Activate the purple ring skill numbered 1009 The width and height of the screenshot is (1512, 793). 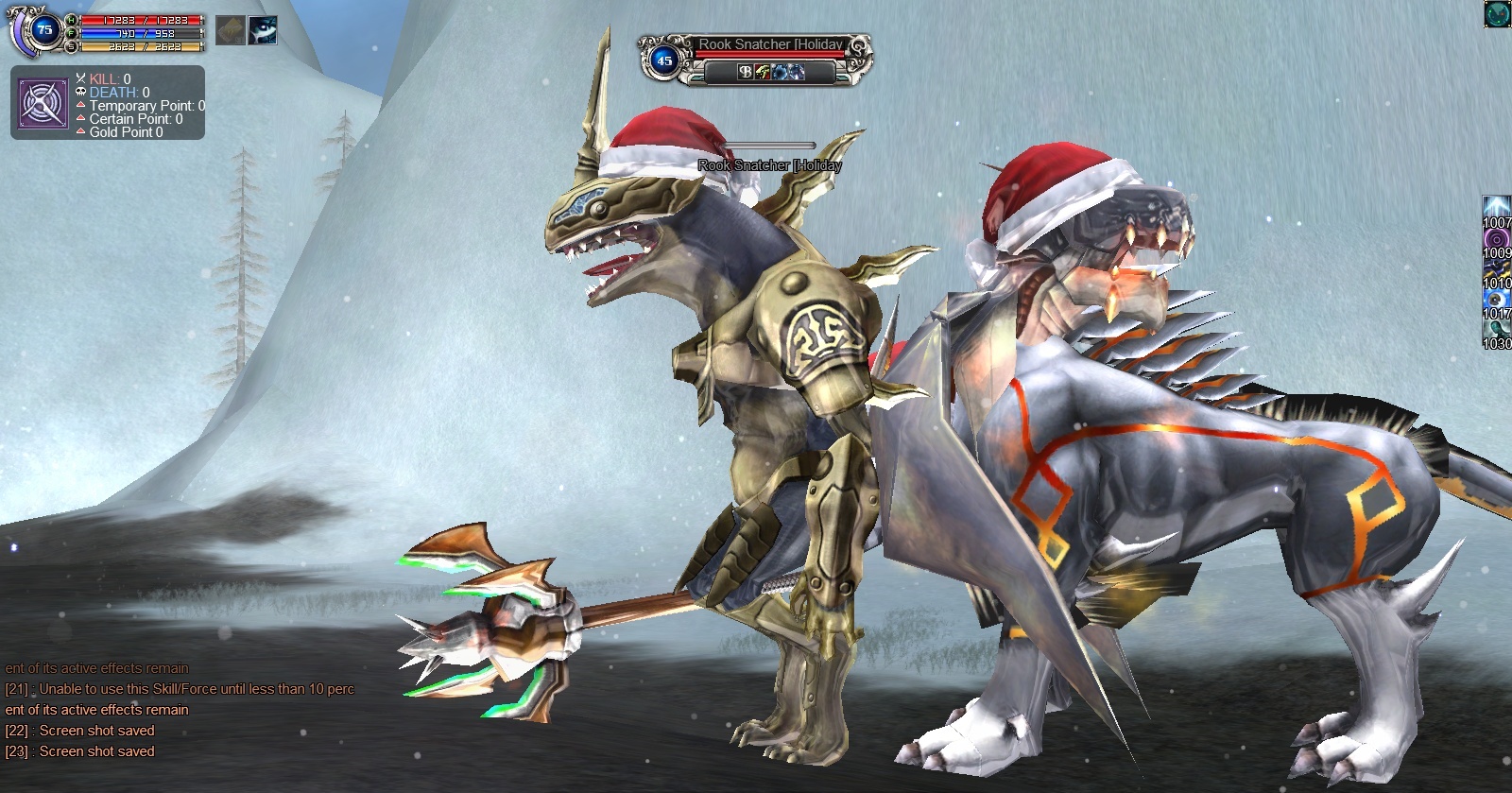[1497, 240]
